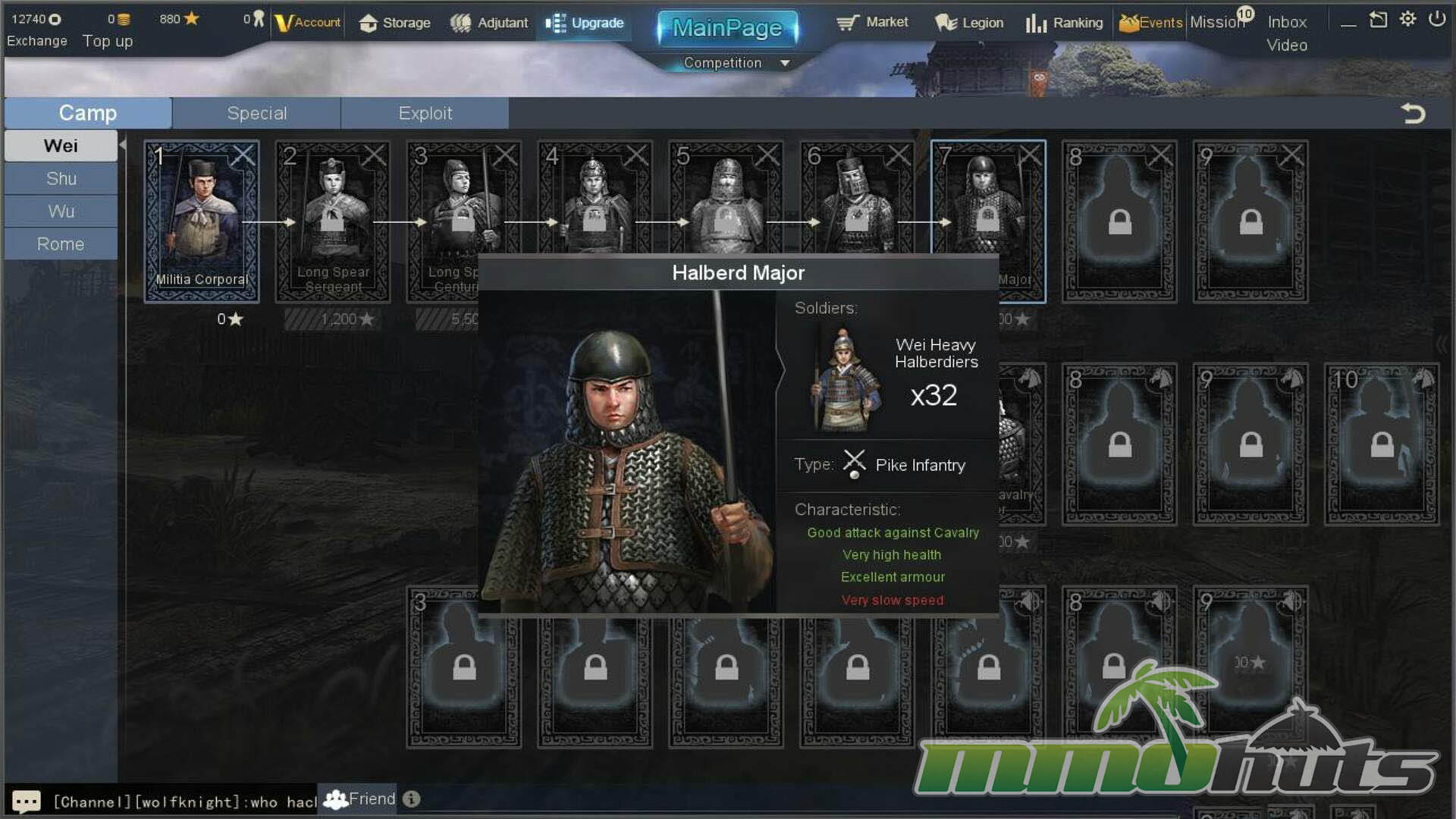View the Ranking board
The width and height of the screenshot is (1456, 819).
(x=1064, y=23)
